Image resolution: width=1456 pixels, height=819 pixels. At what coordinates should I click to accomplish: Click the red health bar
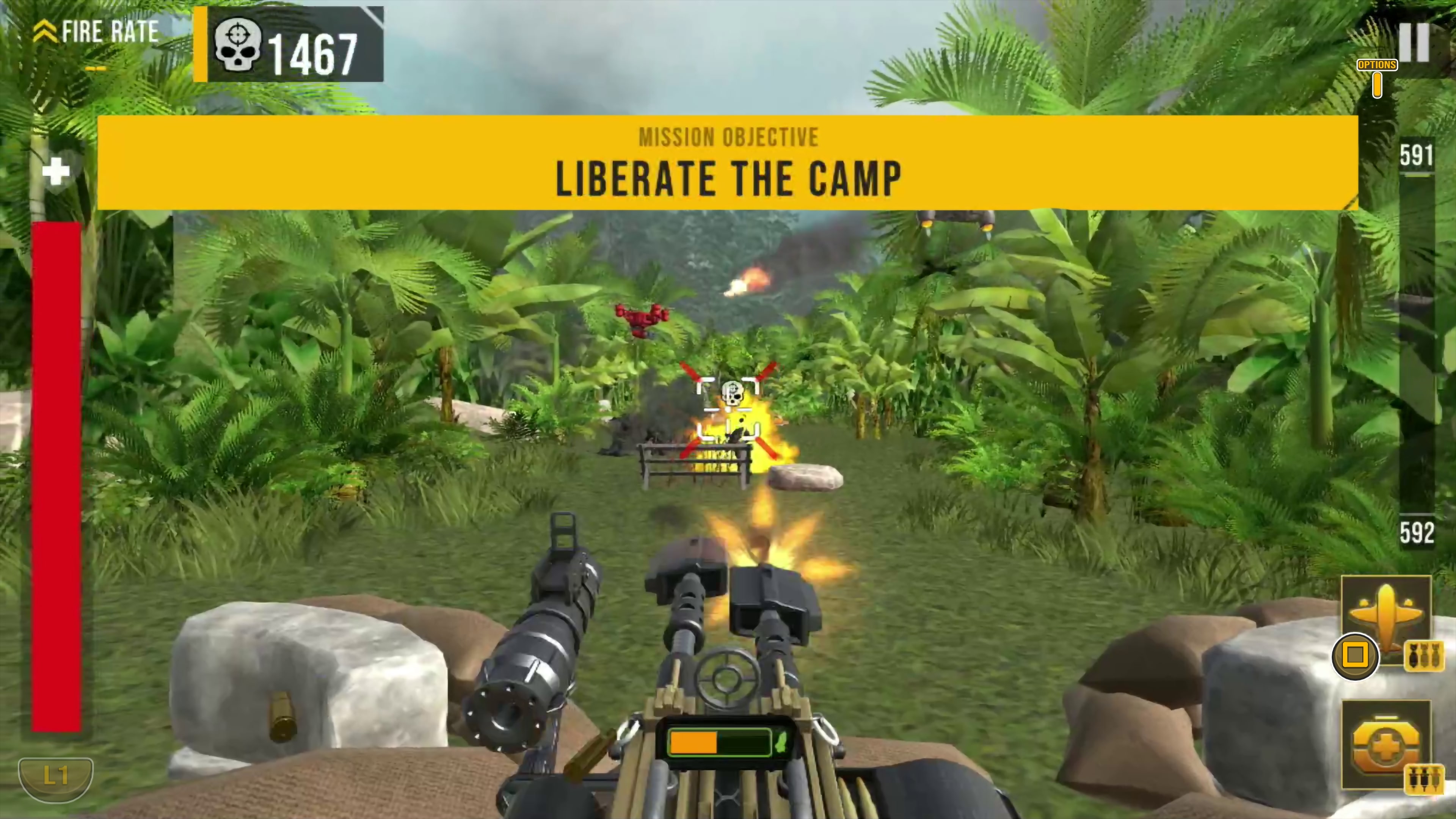(x=56, y=475)
